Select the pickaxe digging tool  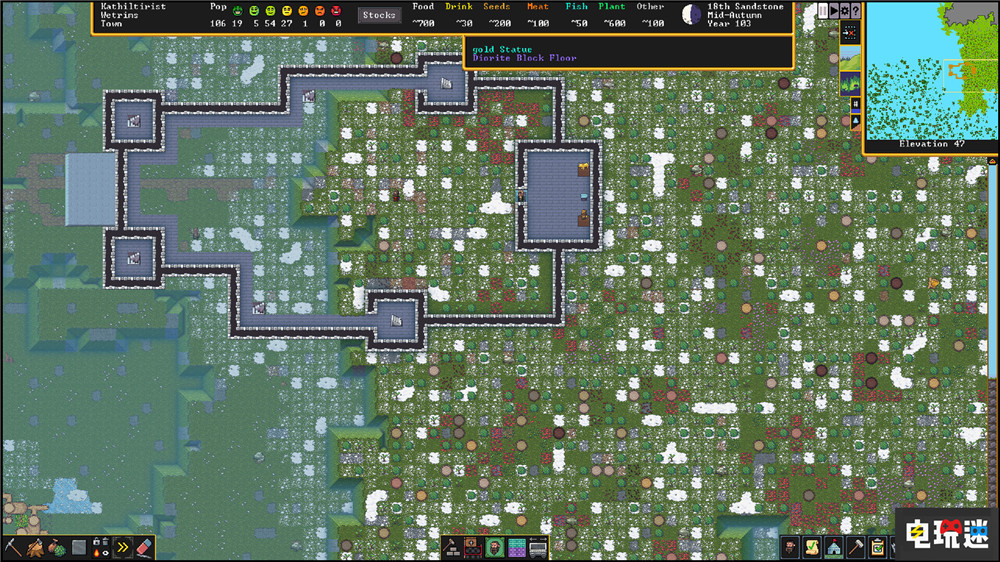pyautogui.click(x=13, y=547)
